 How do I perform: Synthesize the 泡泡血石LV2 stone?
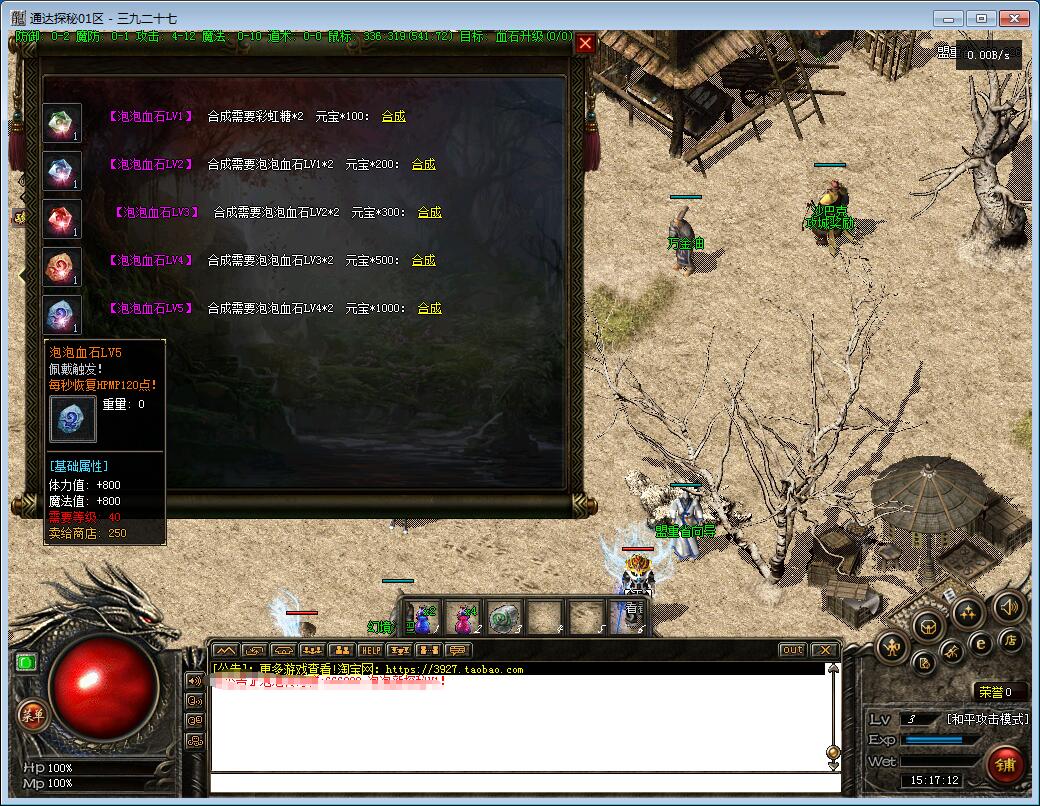(424, 164)
